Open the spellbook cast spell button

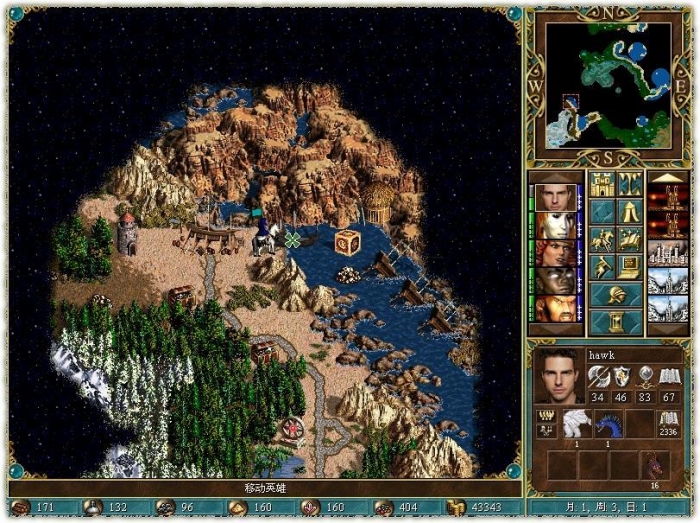tap(630, 240)
